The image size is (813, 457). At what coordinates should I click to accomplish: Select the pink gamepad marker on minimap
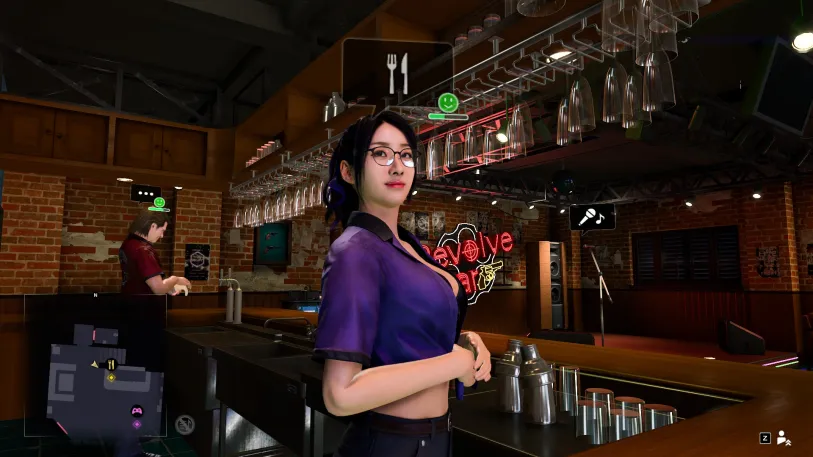click(136, 410)
